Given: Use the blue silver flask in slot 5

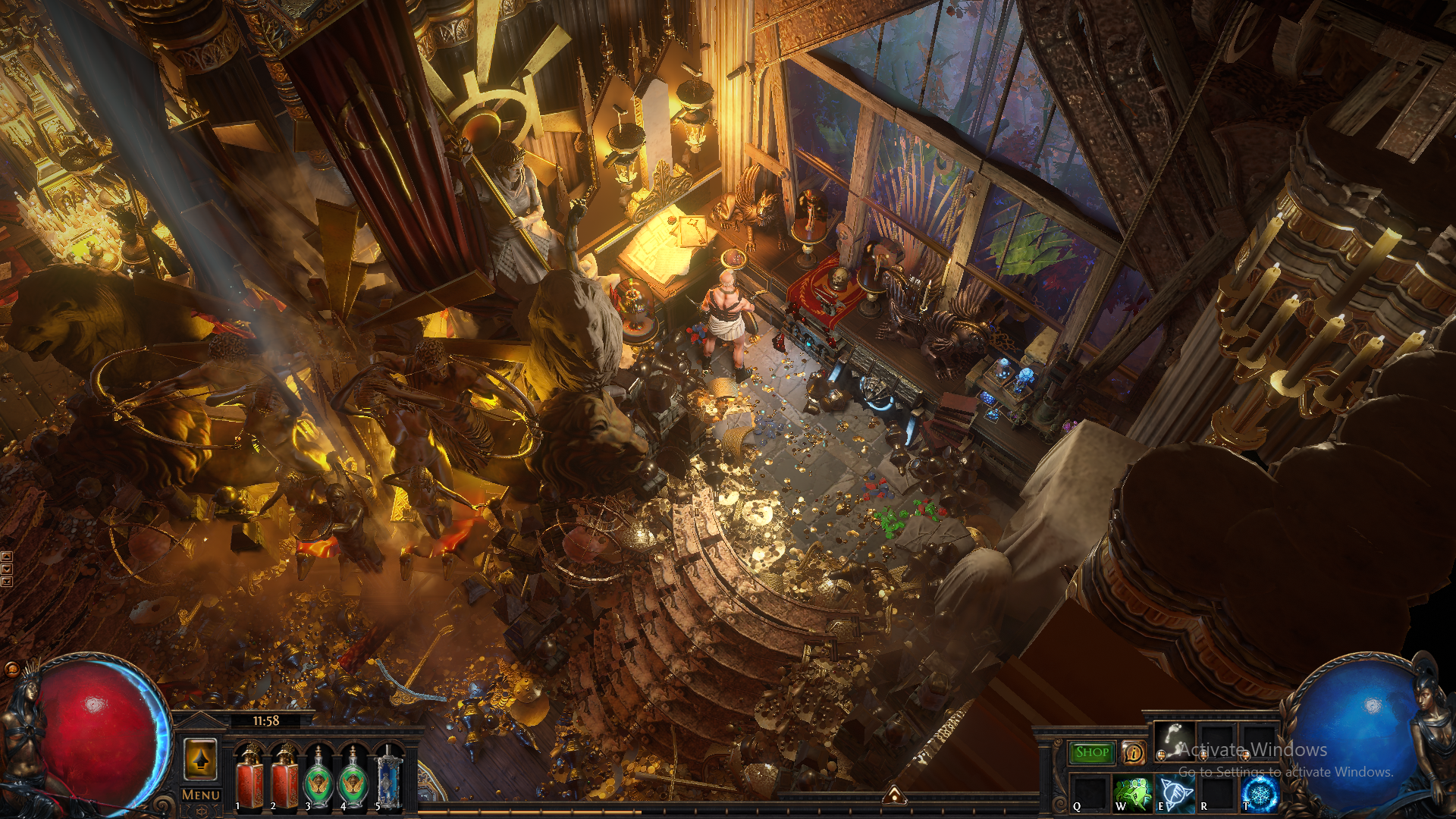Looking at the screenshot, I should tap(388, 778).
